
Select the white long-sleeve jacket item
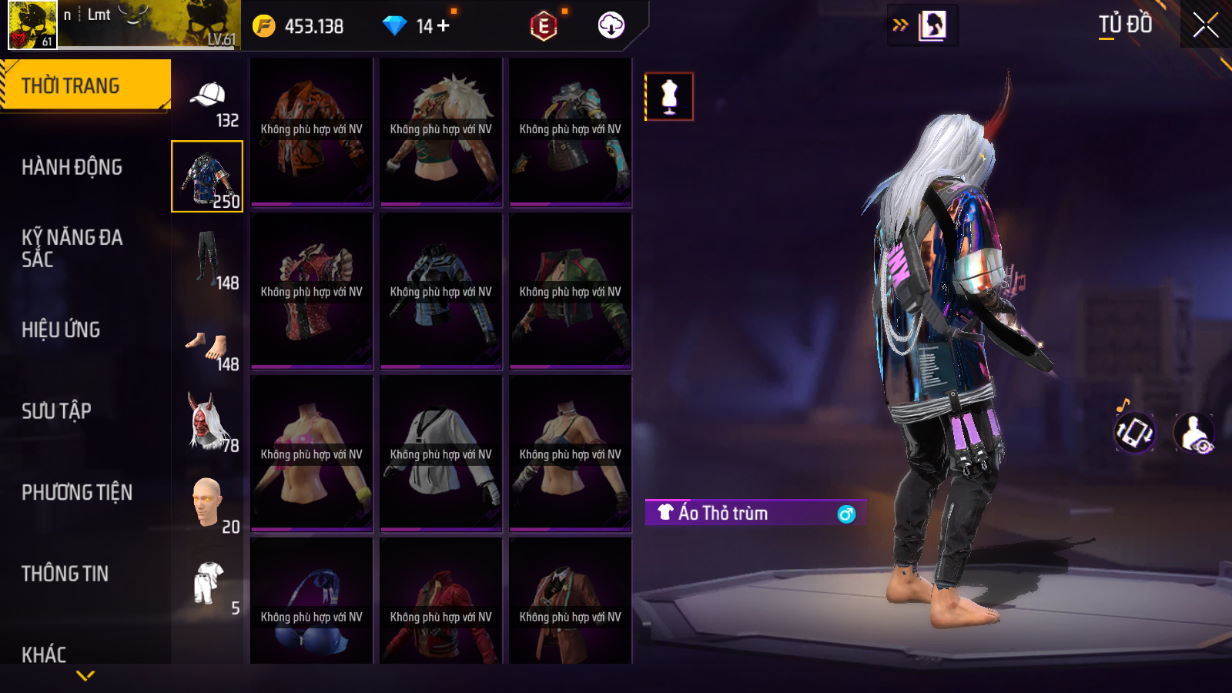click(x=441, y=453)
